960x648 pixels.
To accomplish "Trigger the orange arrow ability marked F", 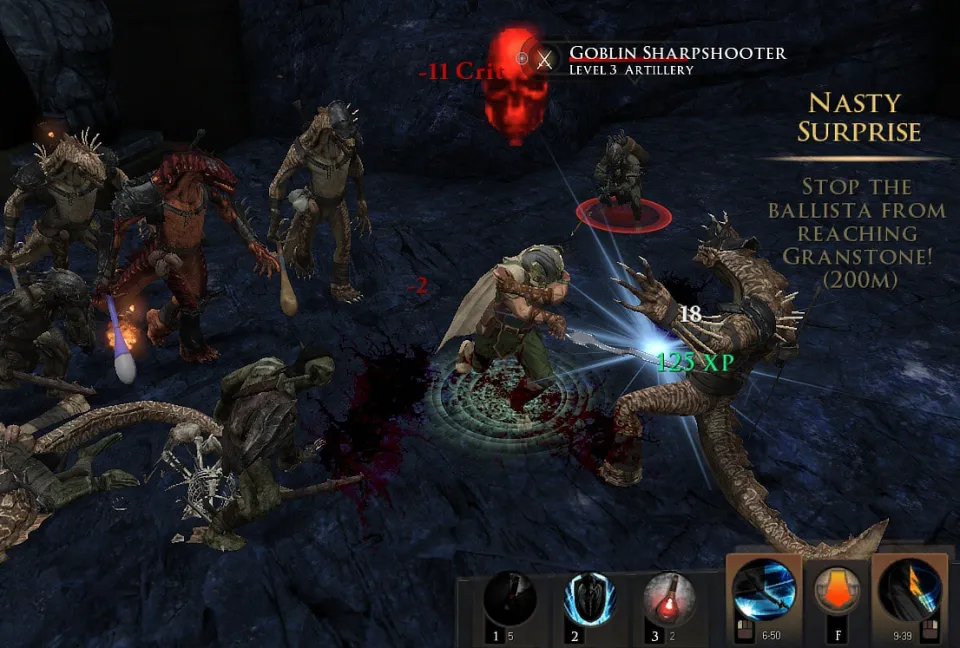I will [x=836, y=590].
